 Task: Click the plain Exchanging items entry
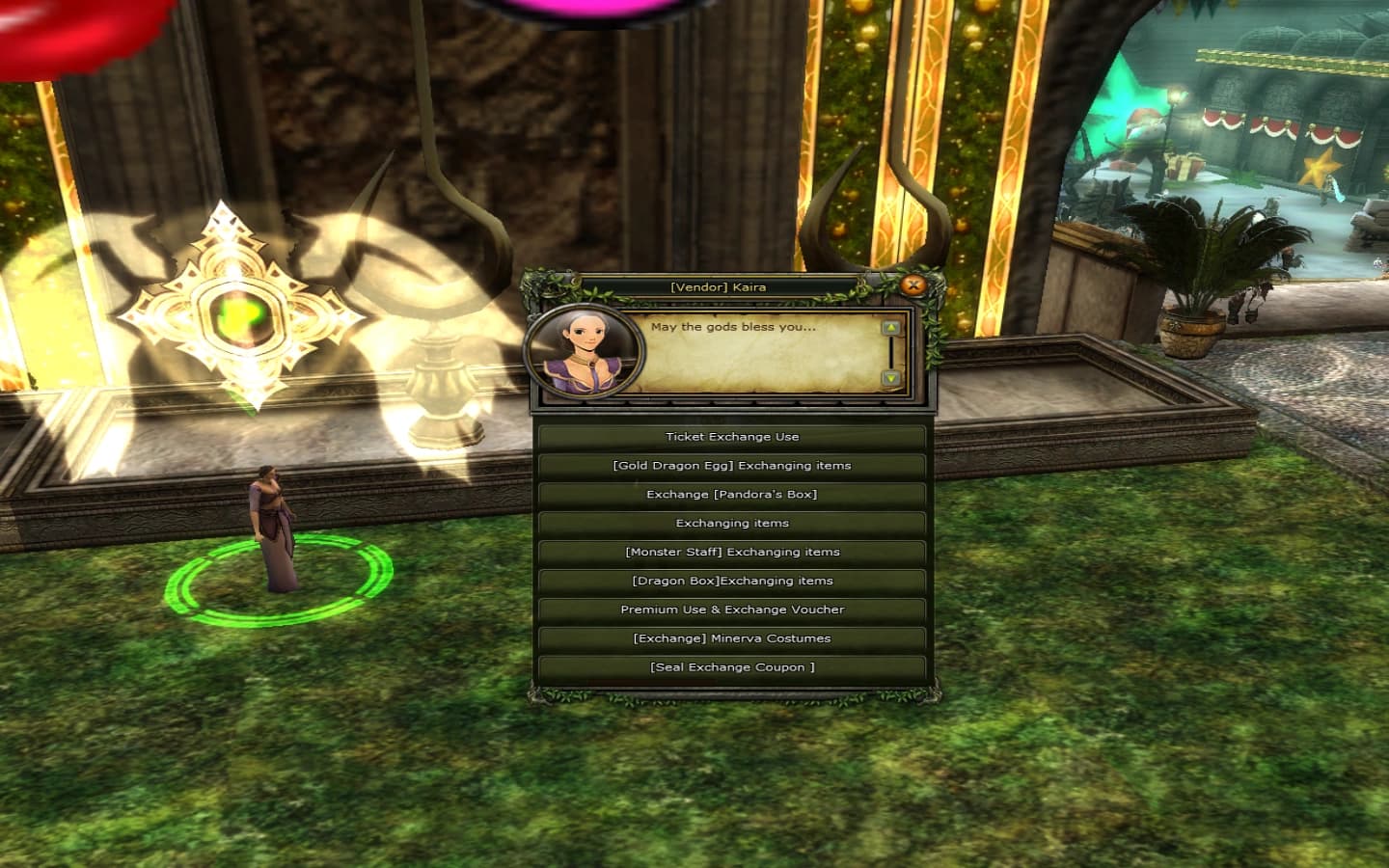[731, 524]
